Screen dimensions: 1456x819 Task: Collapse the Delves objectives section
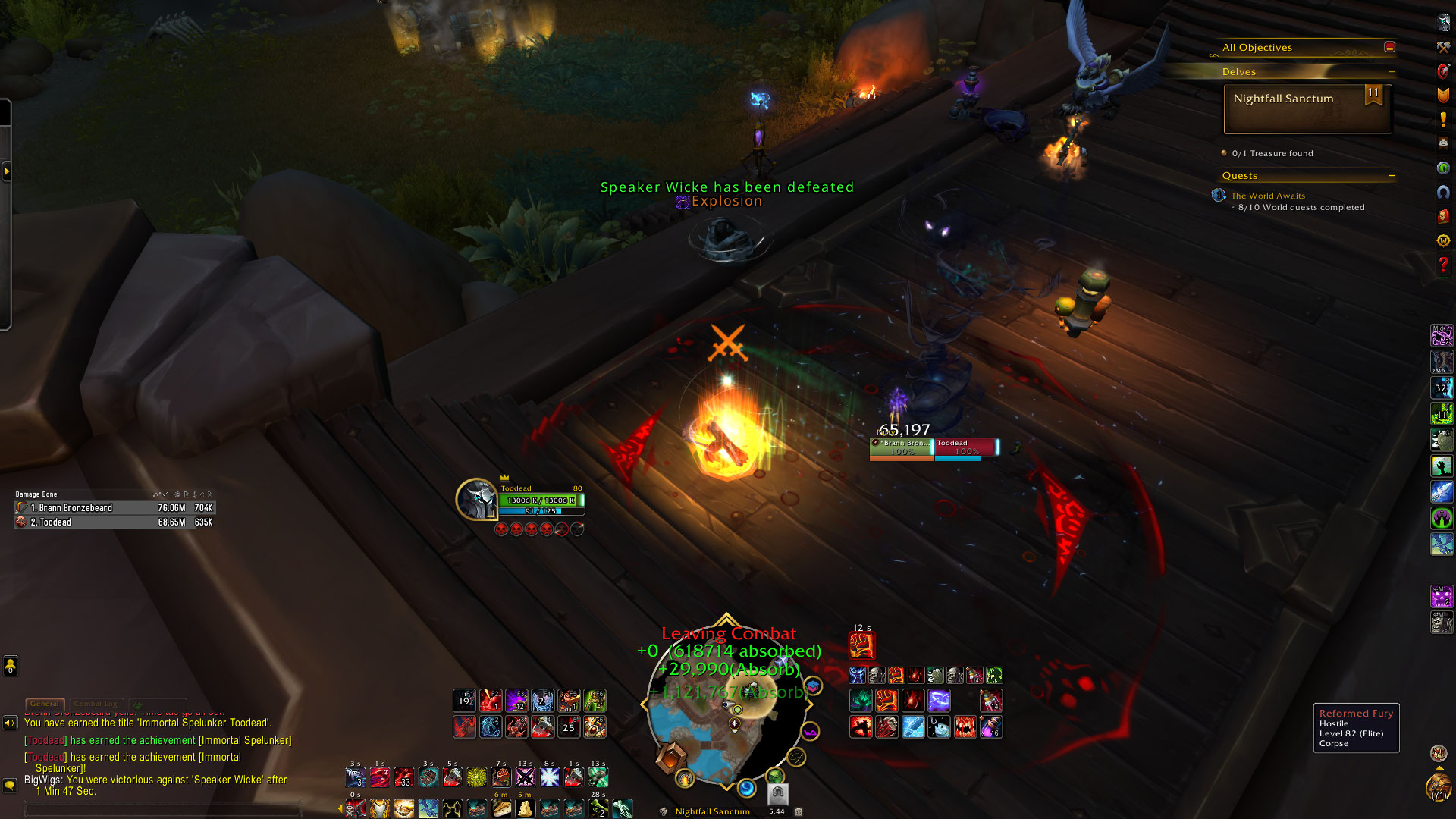pos(1392,72)
